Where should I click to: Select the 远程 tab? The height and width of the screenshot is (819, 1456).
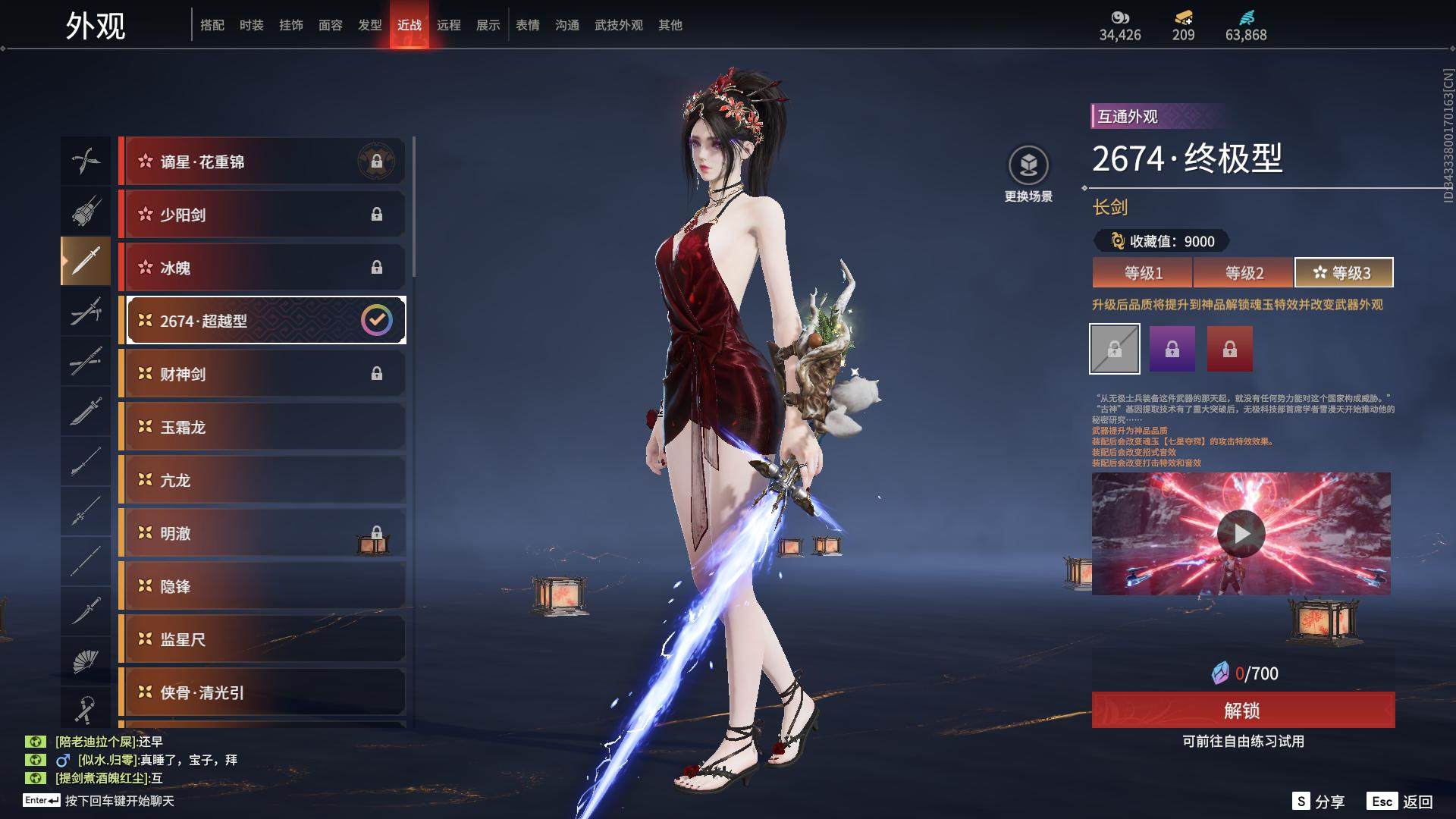pos(448,25)
